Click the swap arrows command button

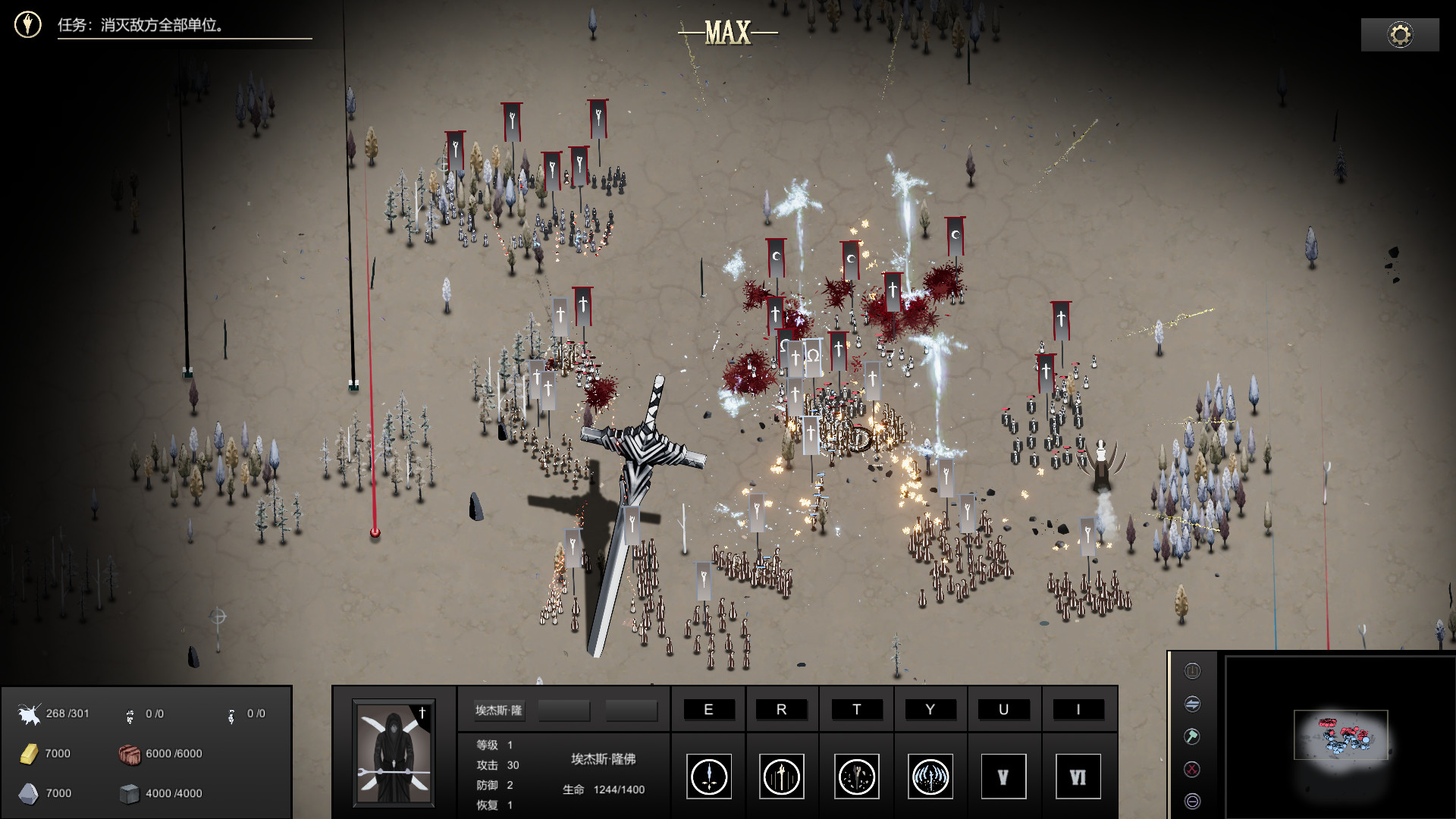point(1192,704)
